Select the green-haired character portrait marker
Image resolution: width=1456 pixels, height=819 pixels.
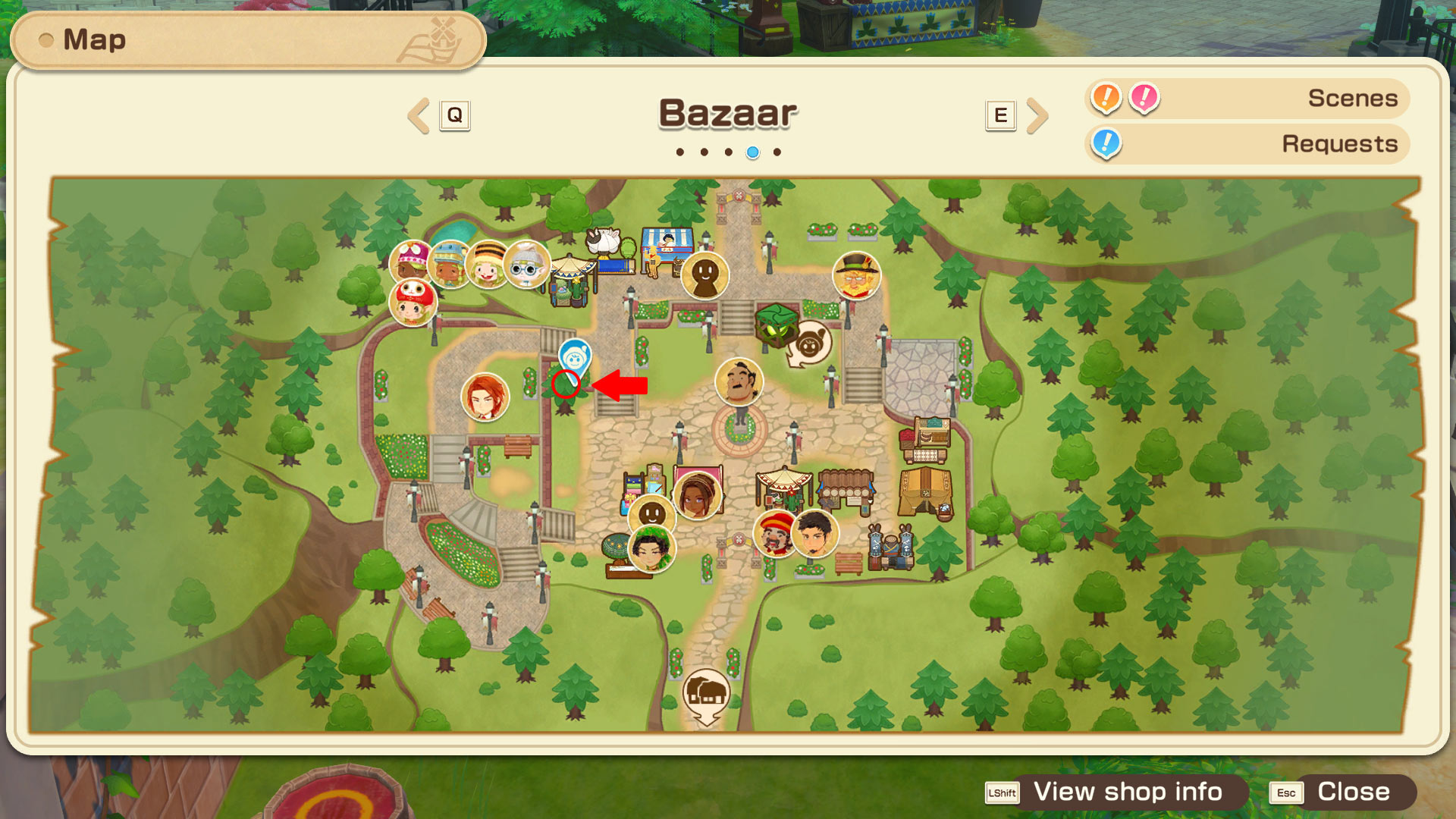[651, 548]
